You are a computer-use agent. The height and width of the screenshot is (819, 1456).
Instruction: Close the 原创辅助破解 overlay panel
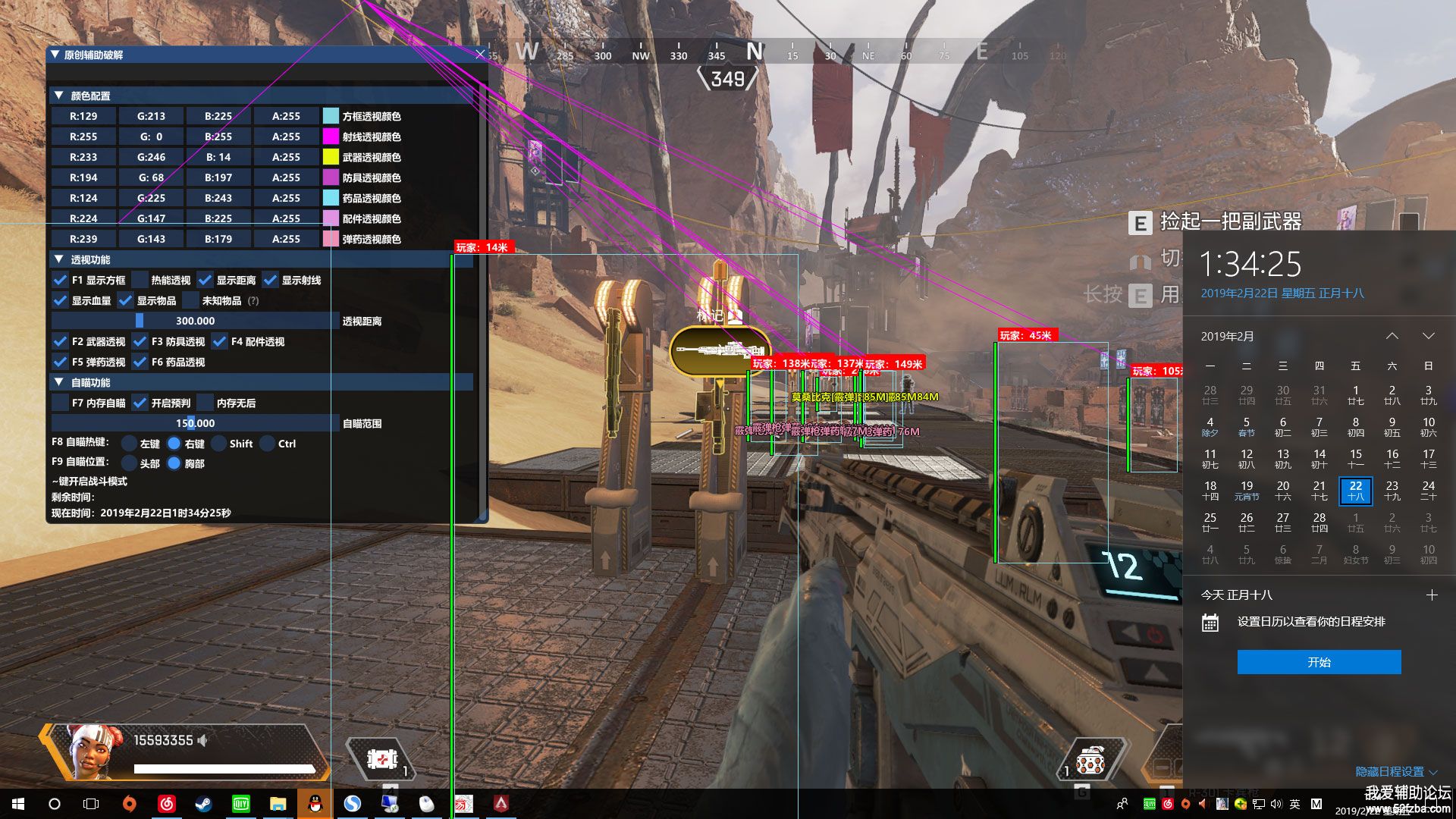(x=479, y=55)
